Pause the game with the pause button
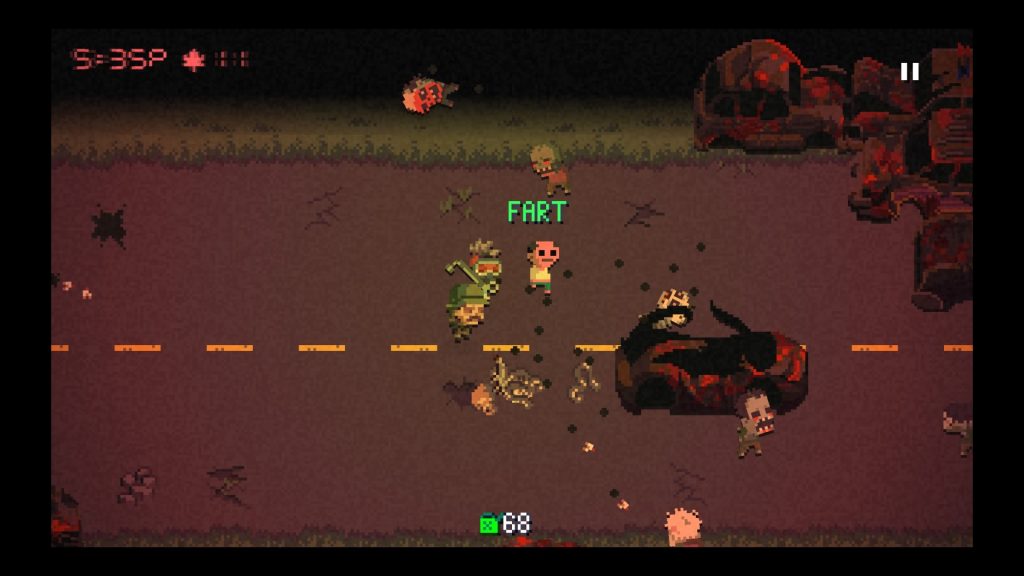This screenshot has width=1024, height=576. point(909,72)
